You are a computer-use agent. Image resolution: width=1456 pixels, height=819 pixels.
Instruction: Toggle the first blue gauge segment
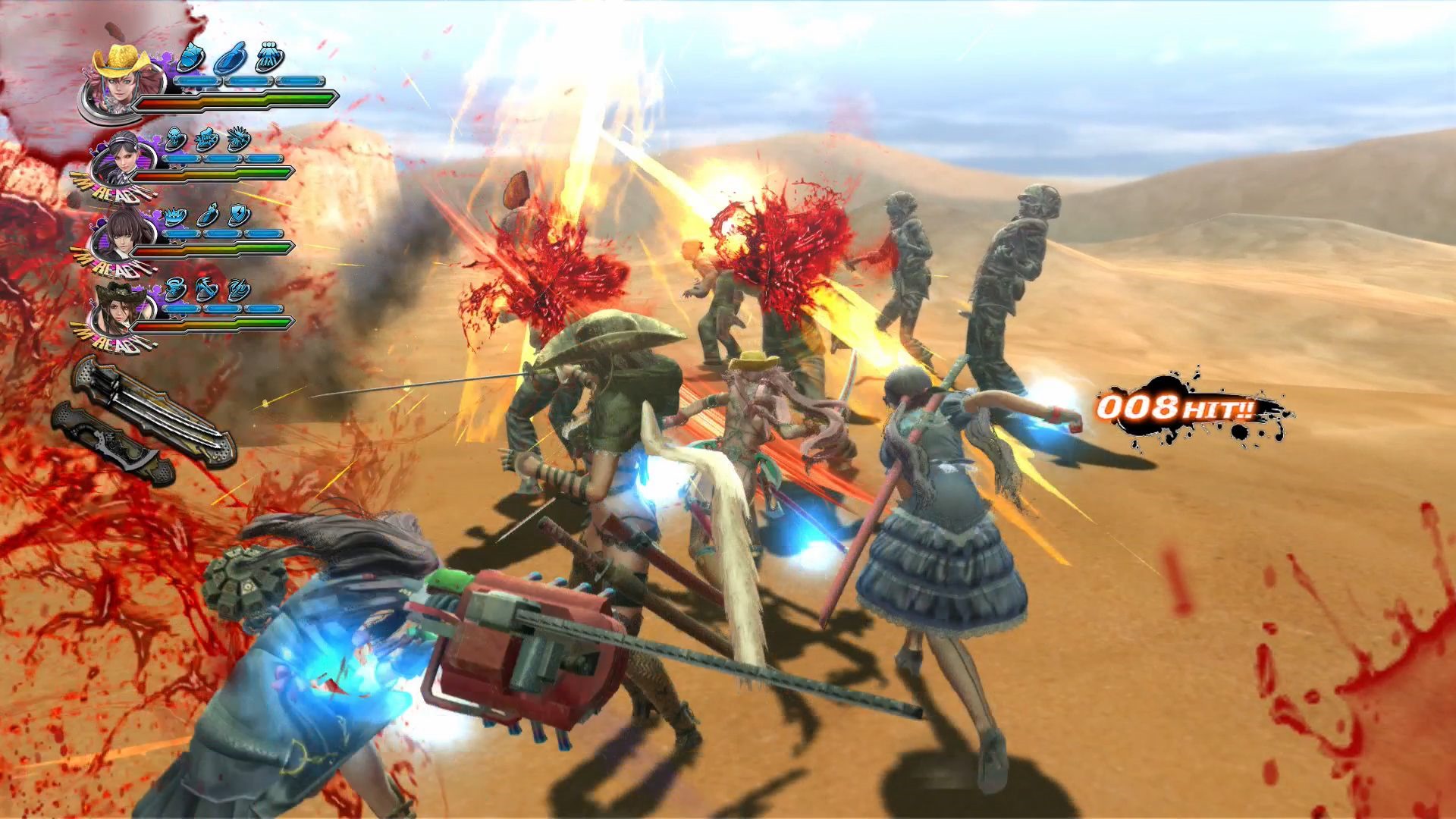tap(196, 80)
